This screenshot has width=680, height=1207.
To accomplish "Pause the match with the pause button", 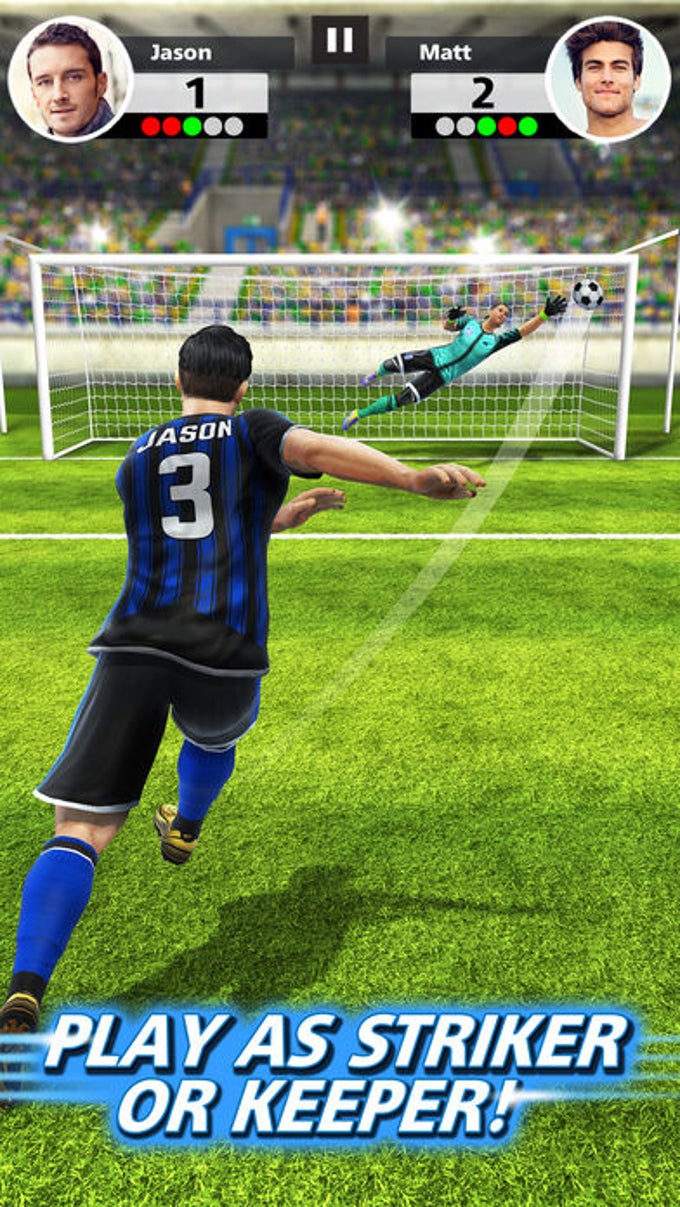I will pos(340,40).
